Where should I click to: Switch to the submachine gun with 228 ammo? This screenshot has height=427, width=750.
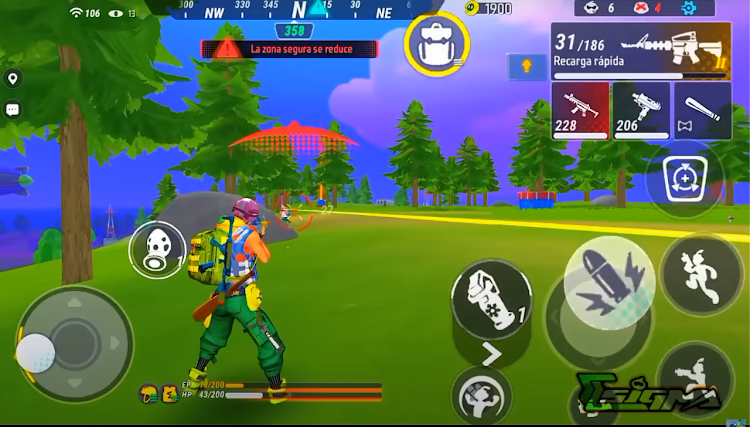580,110
